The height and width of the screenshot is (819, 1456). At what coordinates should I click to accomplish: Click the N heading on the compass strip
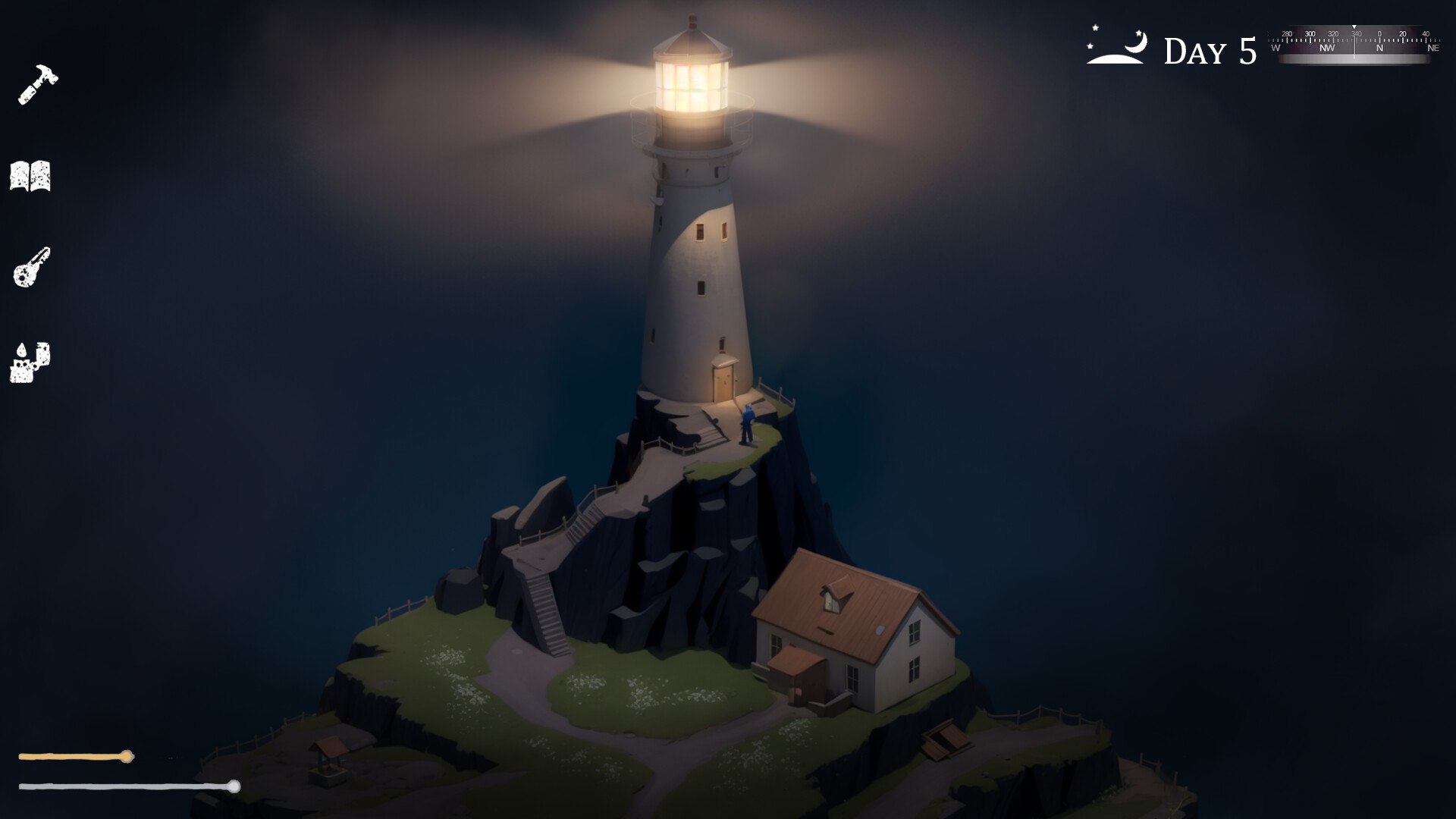1380,48
